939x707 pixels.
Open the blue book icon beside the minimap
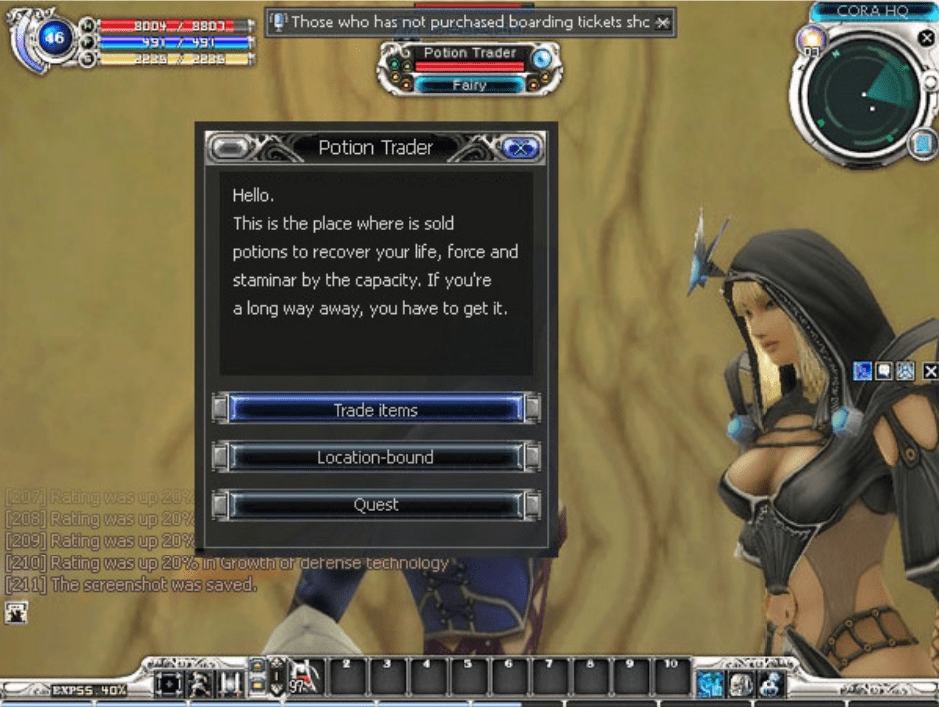pos(922,145)
